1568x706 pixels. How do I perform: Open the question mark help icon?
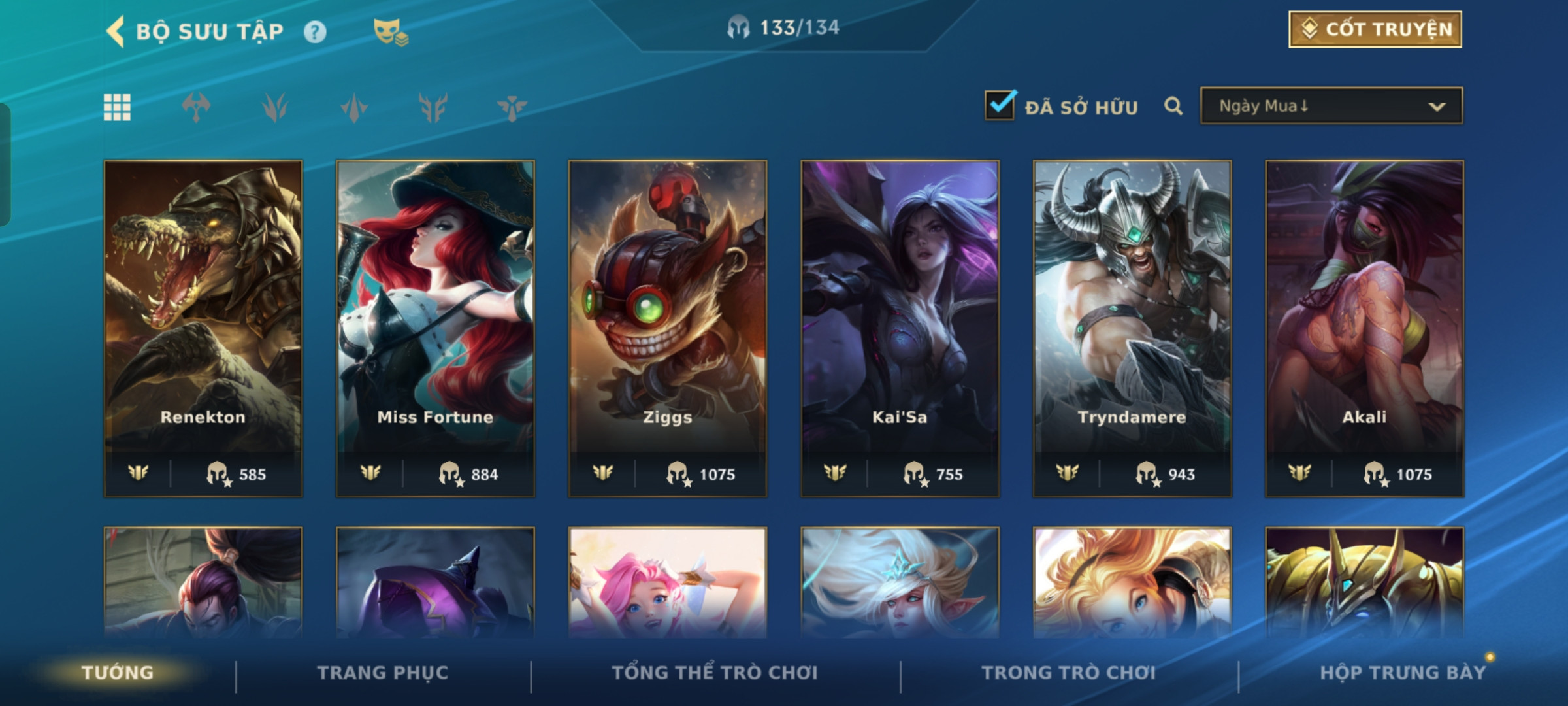[315, 31]
